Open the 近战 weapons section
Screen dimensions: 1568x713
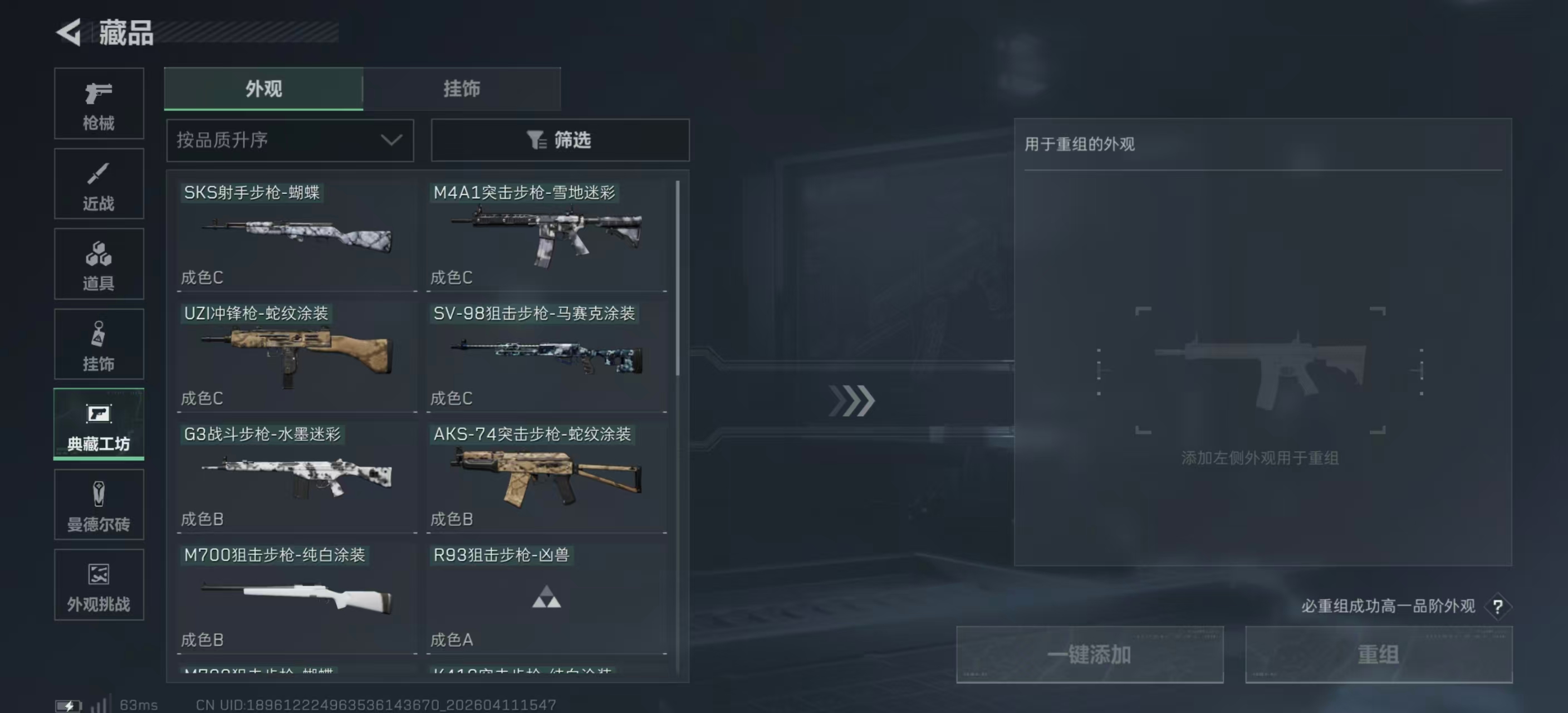pos(99,183)
